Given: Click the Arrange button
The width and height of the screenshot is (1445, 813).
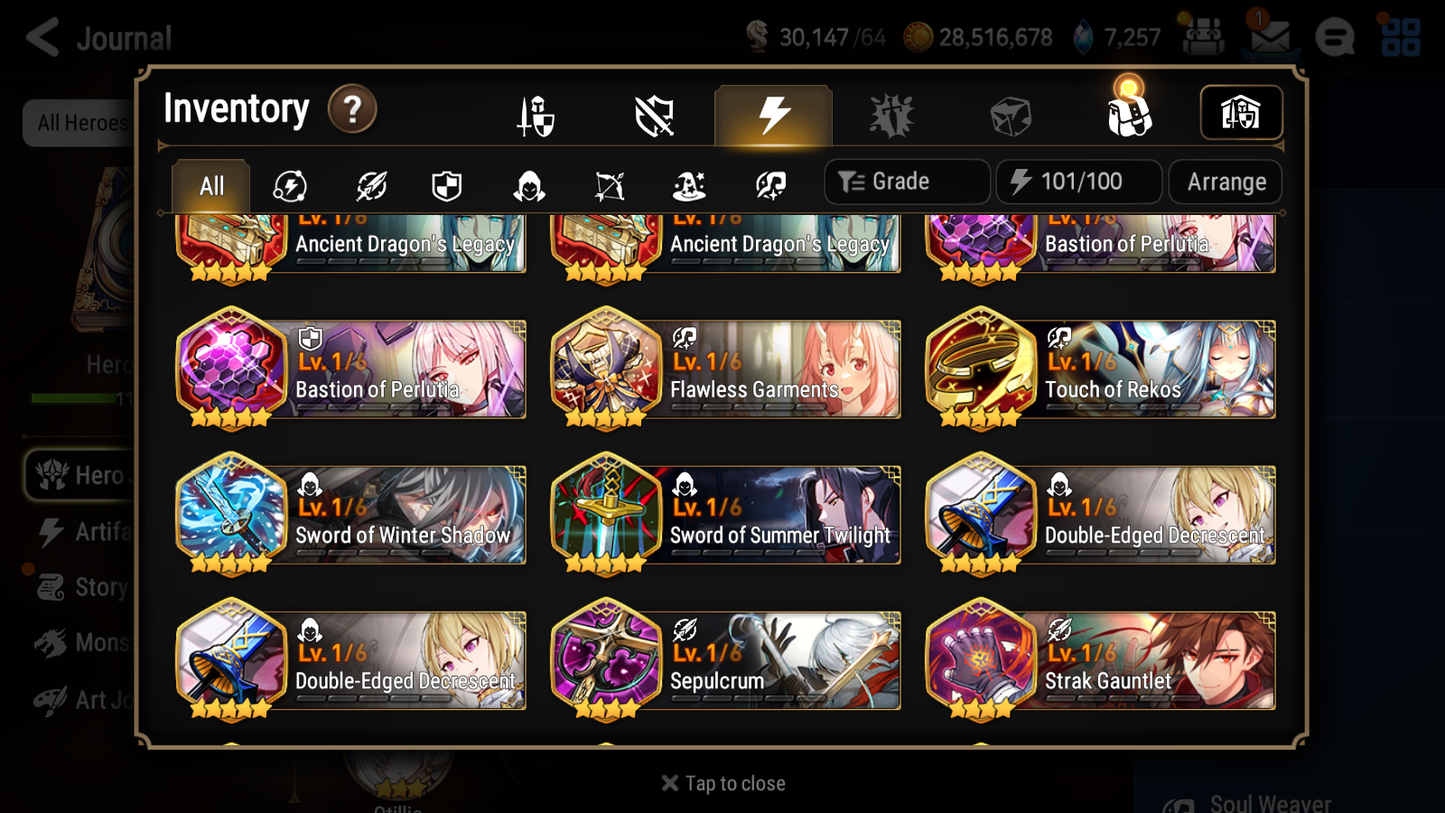Looking at the screenshot, I should pos(1225,182).
